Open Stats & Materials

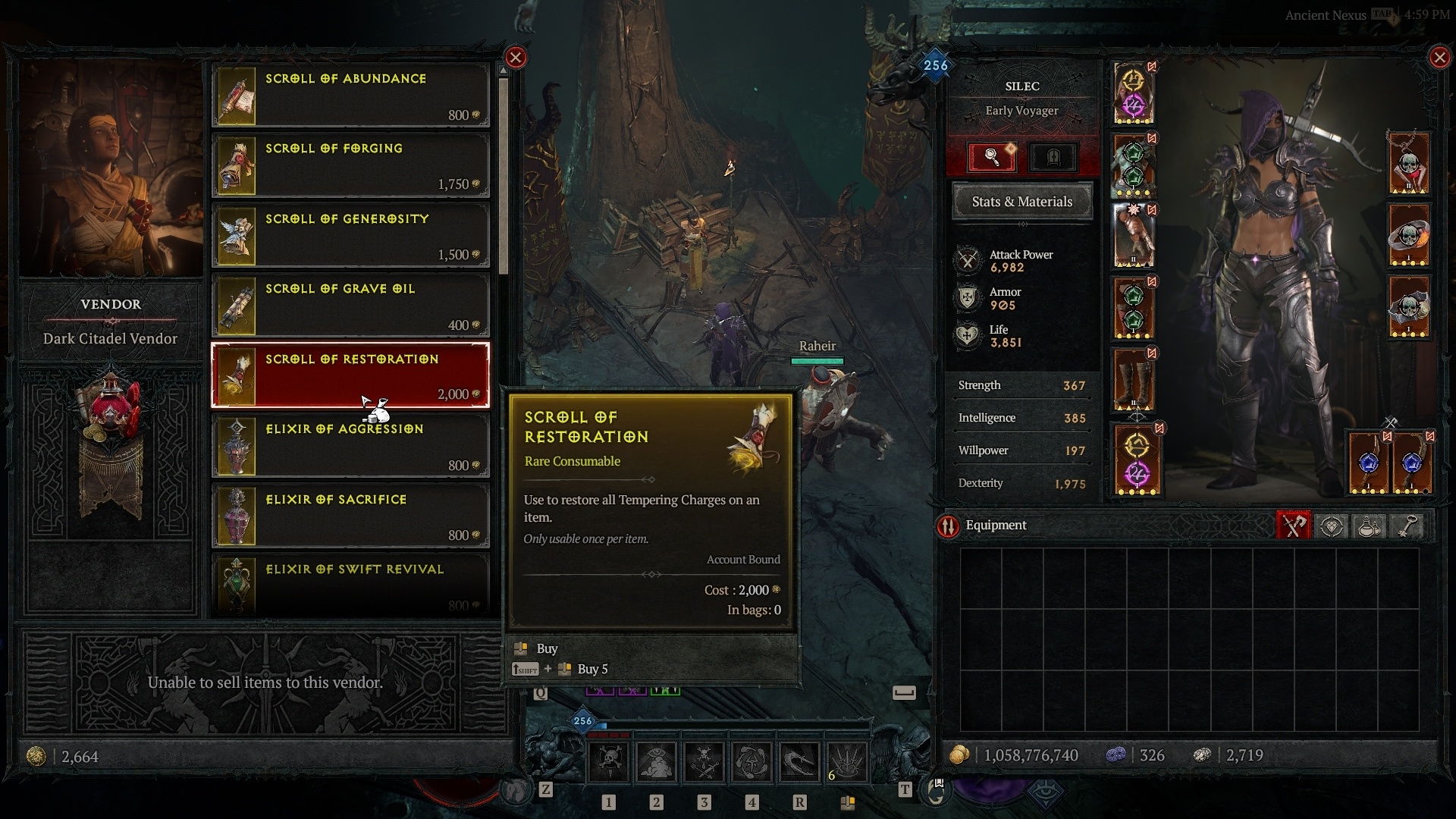click(1022, 202)
